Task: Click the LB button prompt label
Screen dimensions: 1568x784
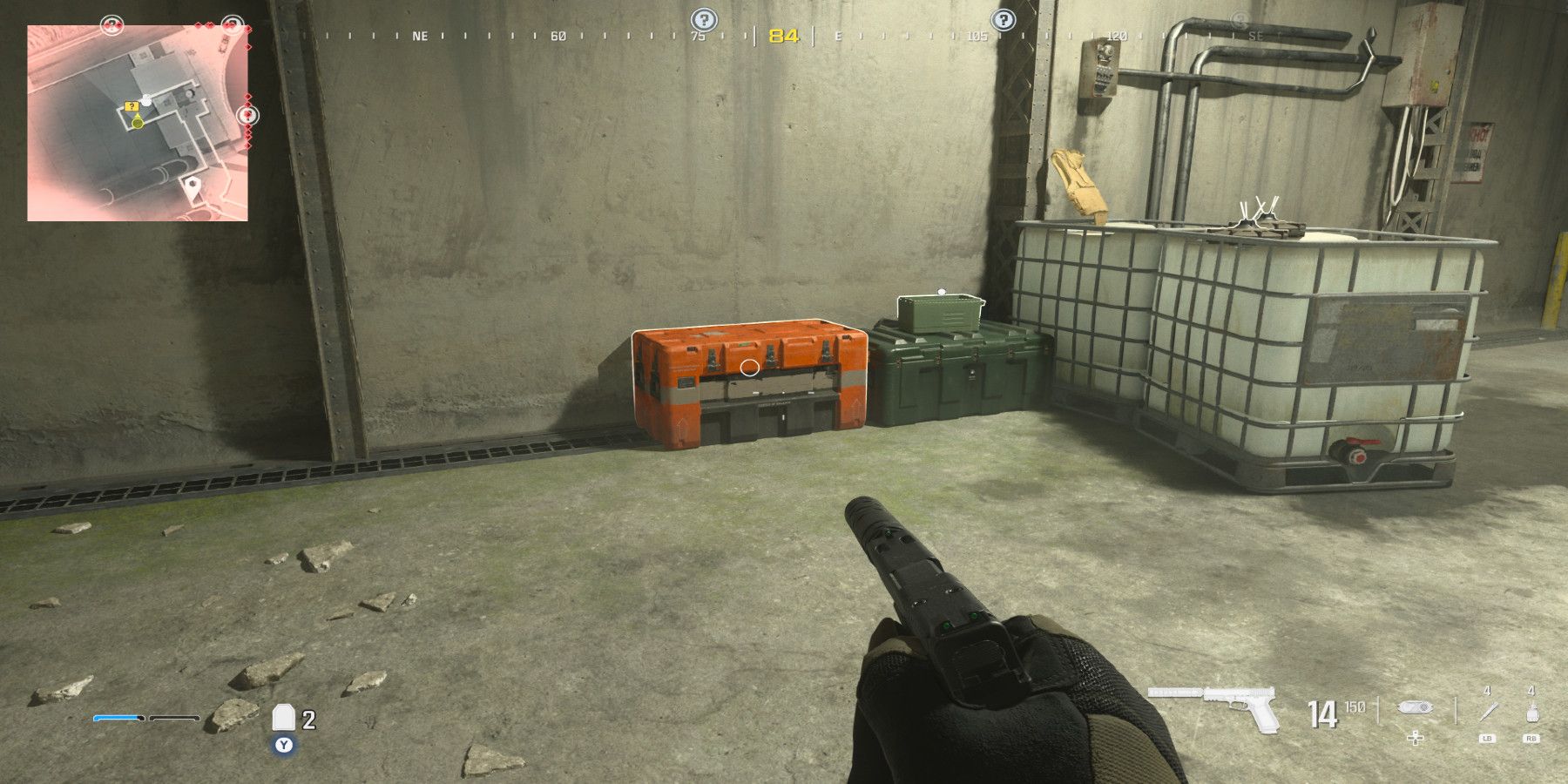Action: [x=1488, y=740]
